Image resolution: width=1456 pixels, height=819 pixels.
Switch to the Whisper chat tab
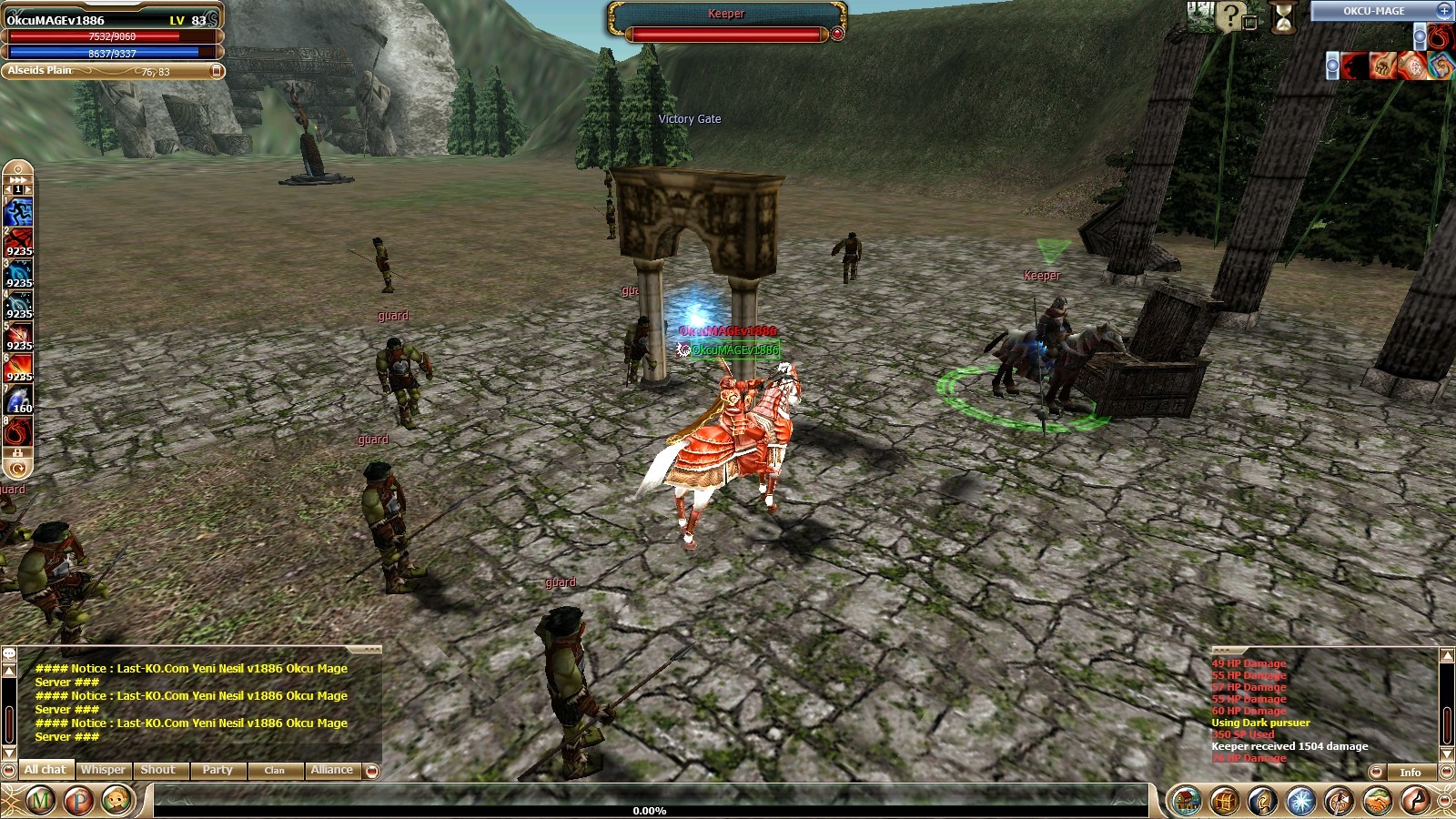click(103, 770)
